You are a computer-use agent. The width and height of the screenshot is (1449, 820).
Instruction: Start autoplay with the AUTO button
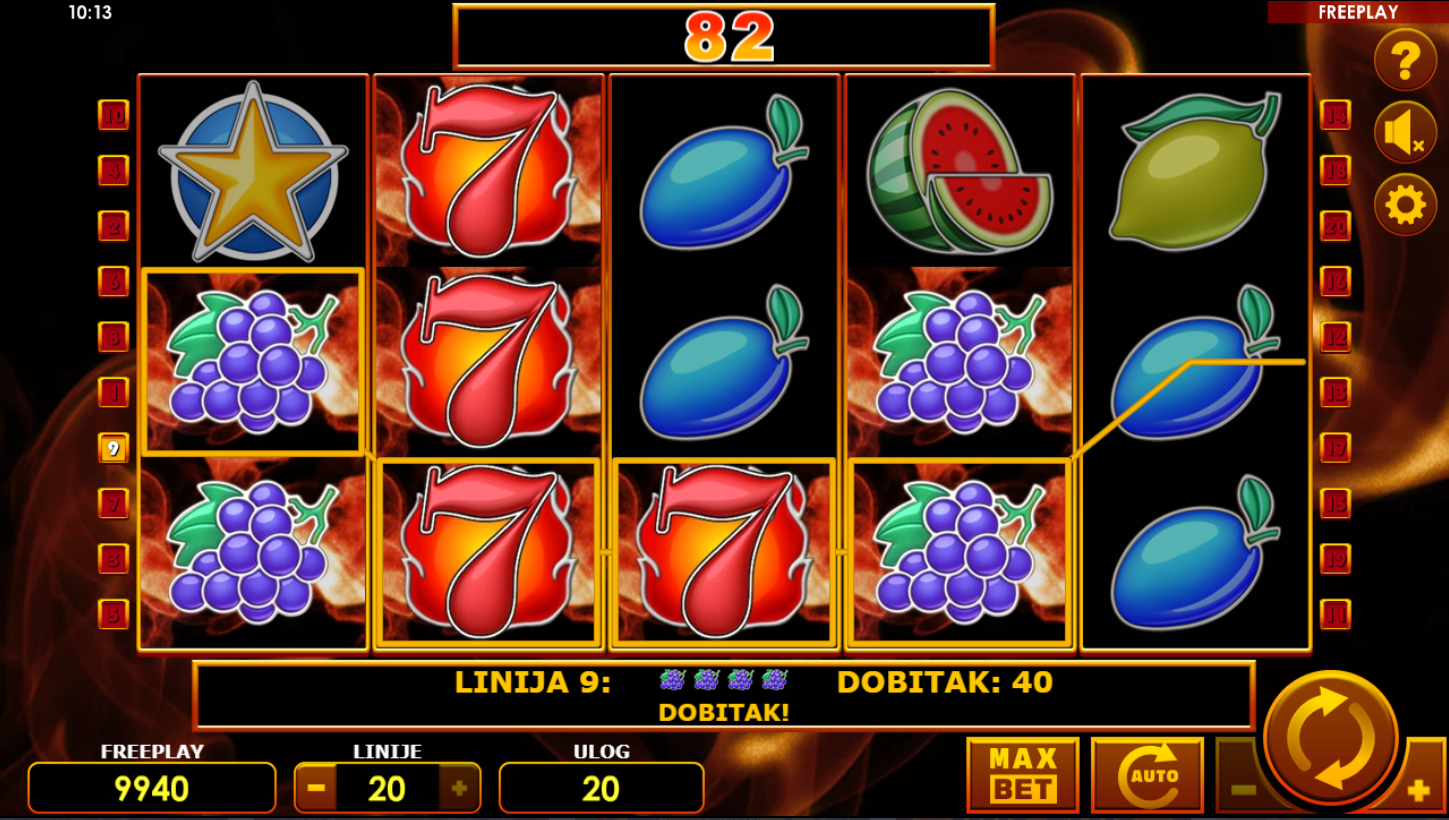pyautogui.click(x=1147, y=775)
